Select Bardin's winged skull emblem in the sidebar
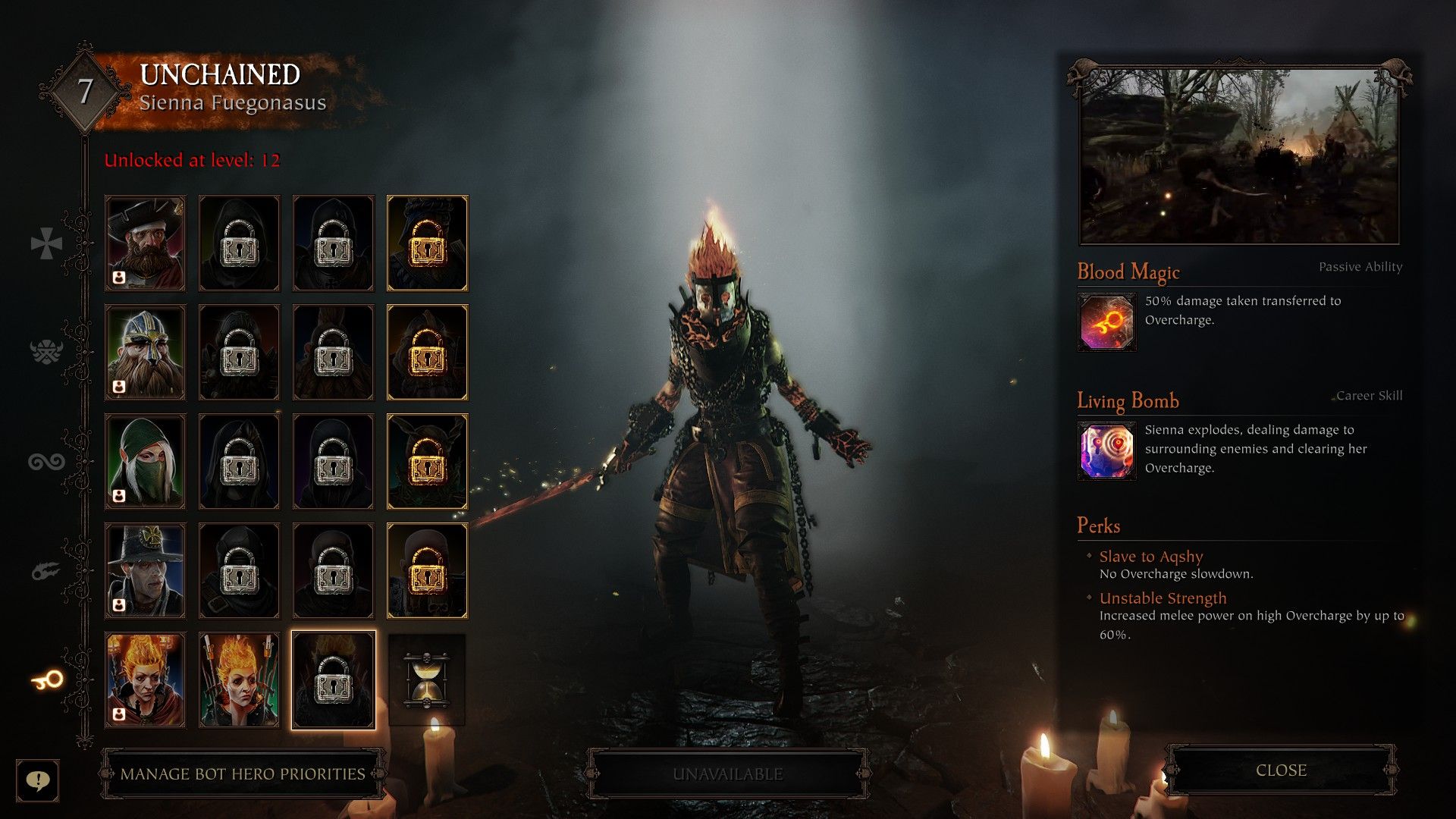The image size is (1456, 819). click(45, 350)
